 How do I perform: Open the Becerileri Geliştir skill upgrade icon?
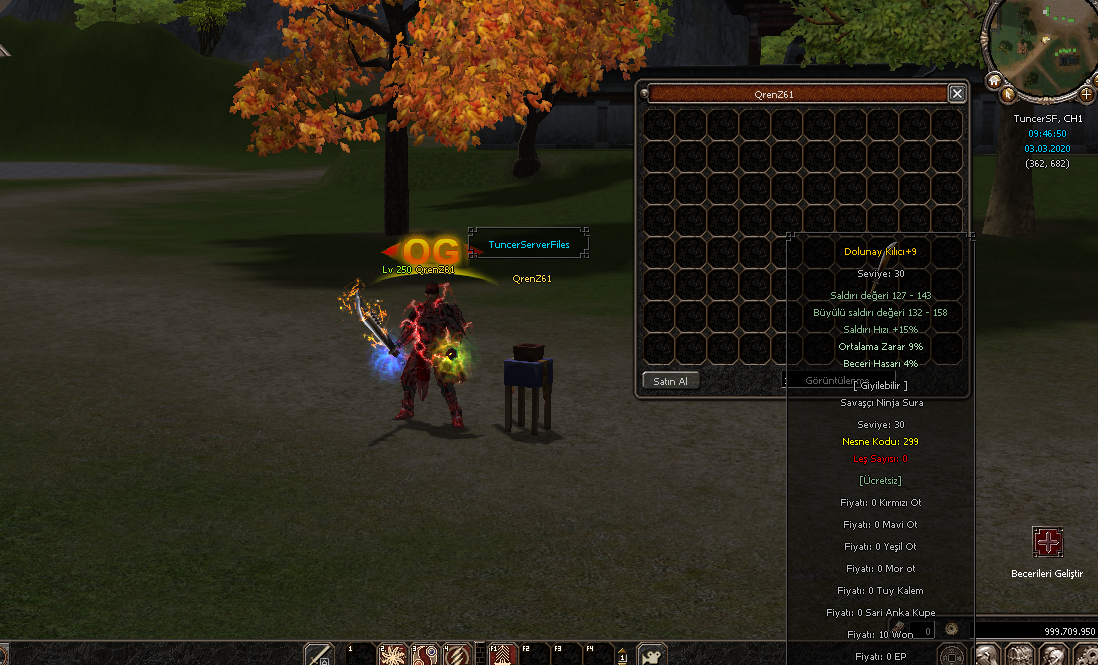coord(1047,543)
